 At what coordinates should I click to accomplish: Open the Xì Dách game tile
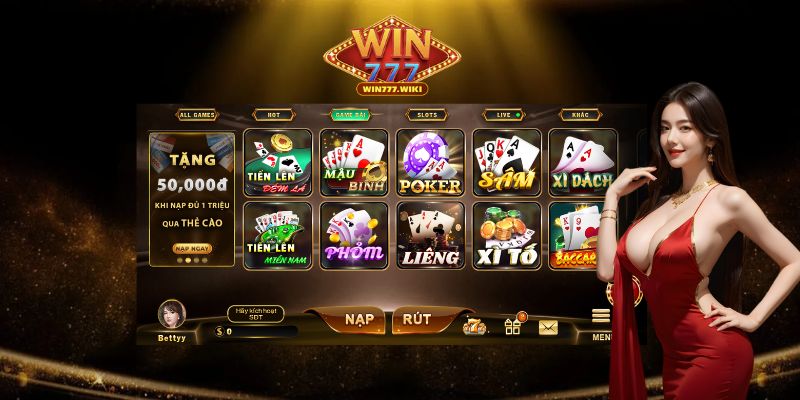click(582, 162)
